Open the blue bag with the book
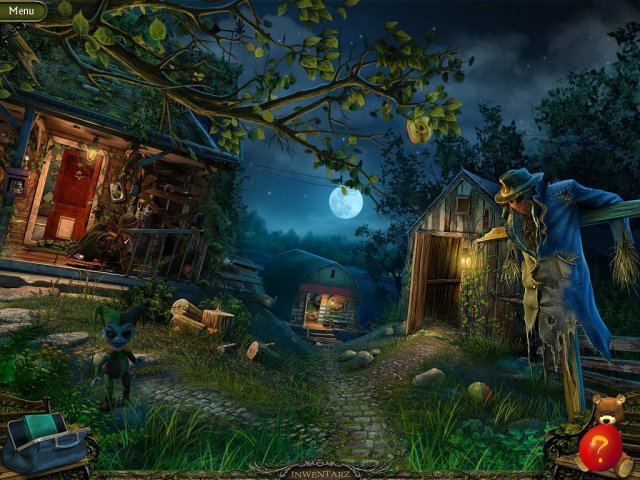The image size is (640, 480). point(44,444)
